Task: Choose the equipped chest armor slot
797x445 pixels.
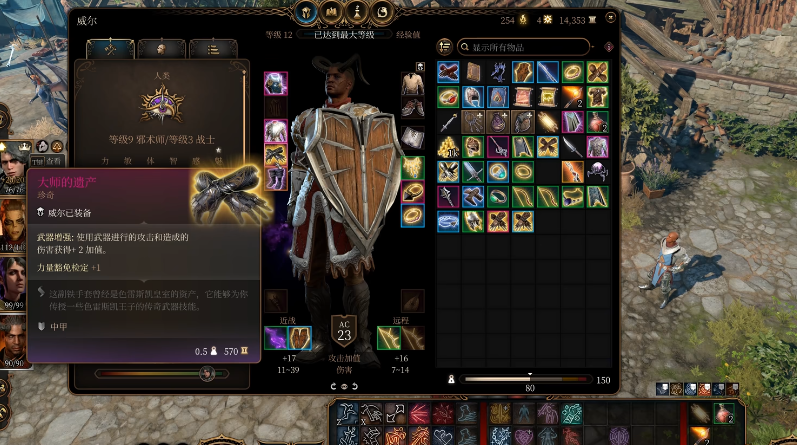Action: pos(276,131)
